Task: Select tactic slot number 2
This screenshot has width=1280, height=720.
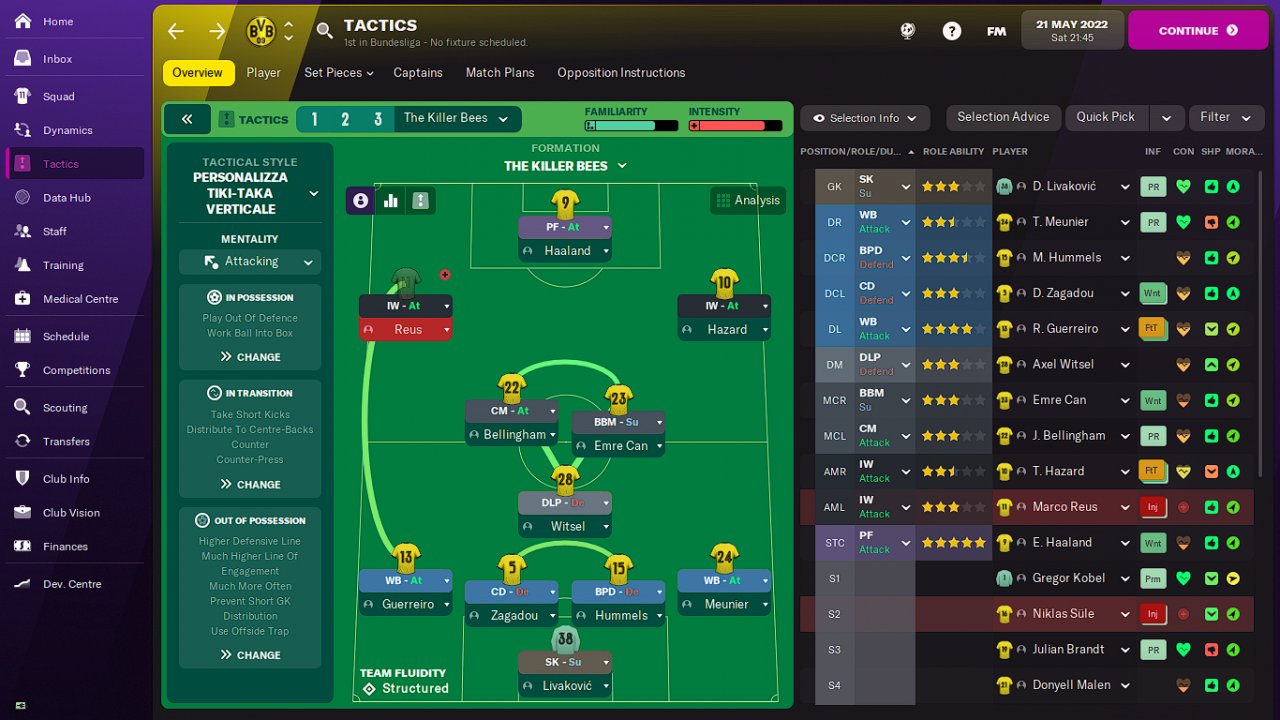Action: tap(345, 120)
